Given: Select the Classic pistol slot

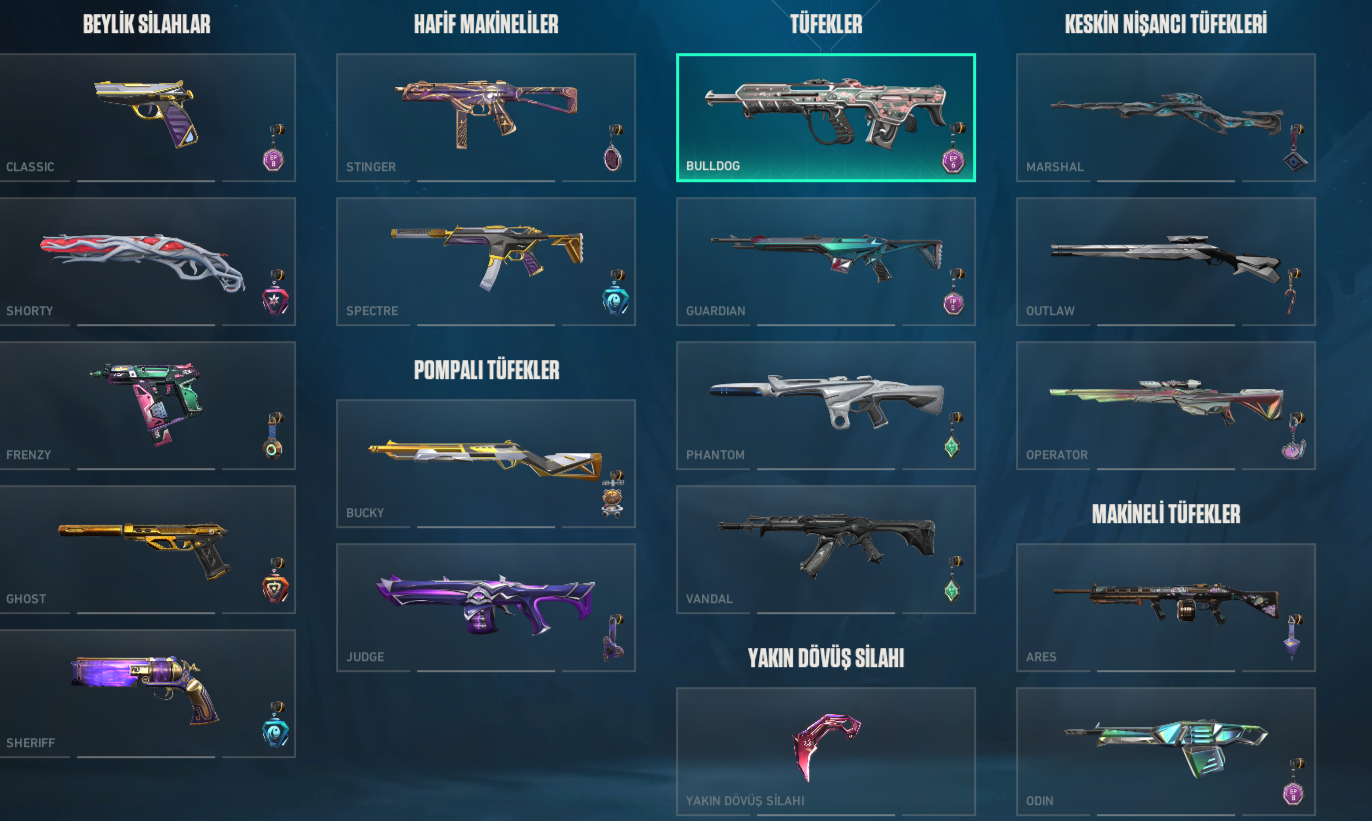Looking at the screenshot, I should coord(146,116).
